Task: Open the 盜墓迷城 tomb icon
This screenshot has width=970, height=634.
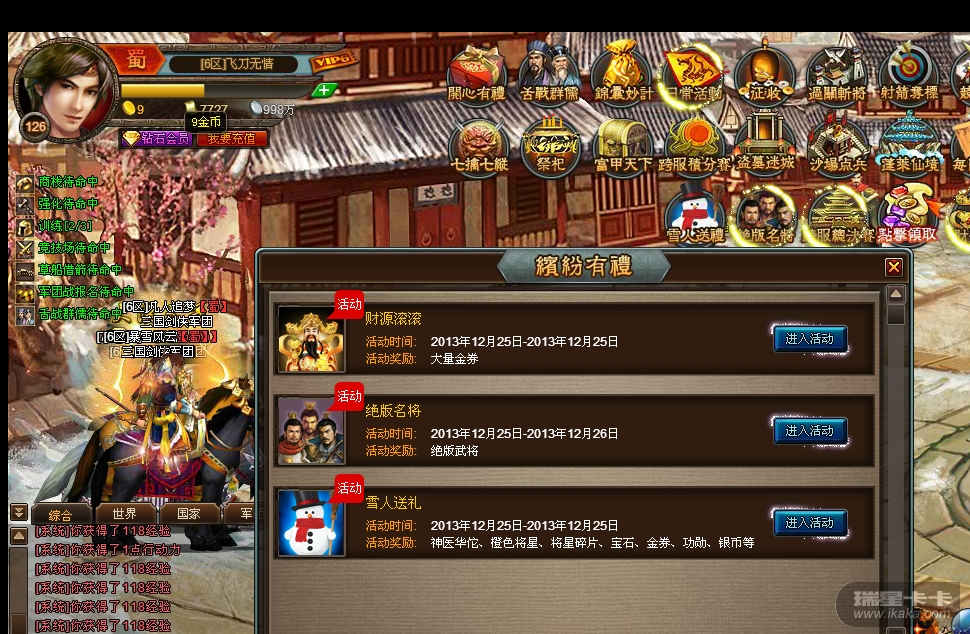Action: pos(765,145)
